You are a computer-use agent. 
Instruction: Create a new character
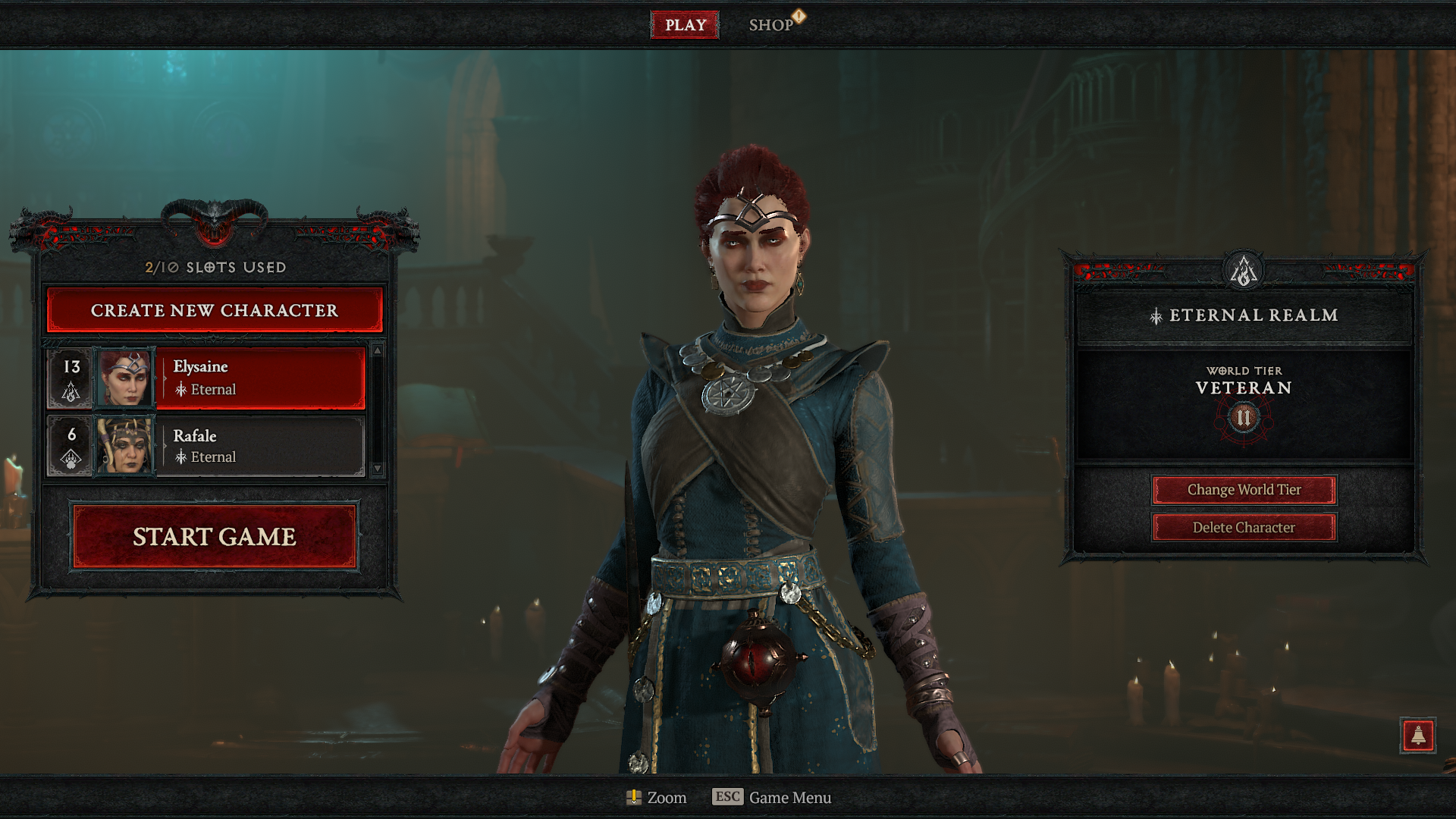(215, 310)
